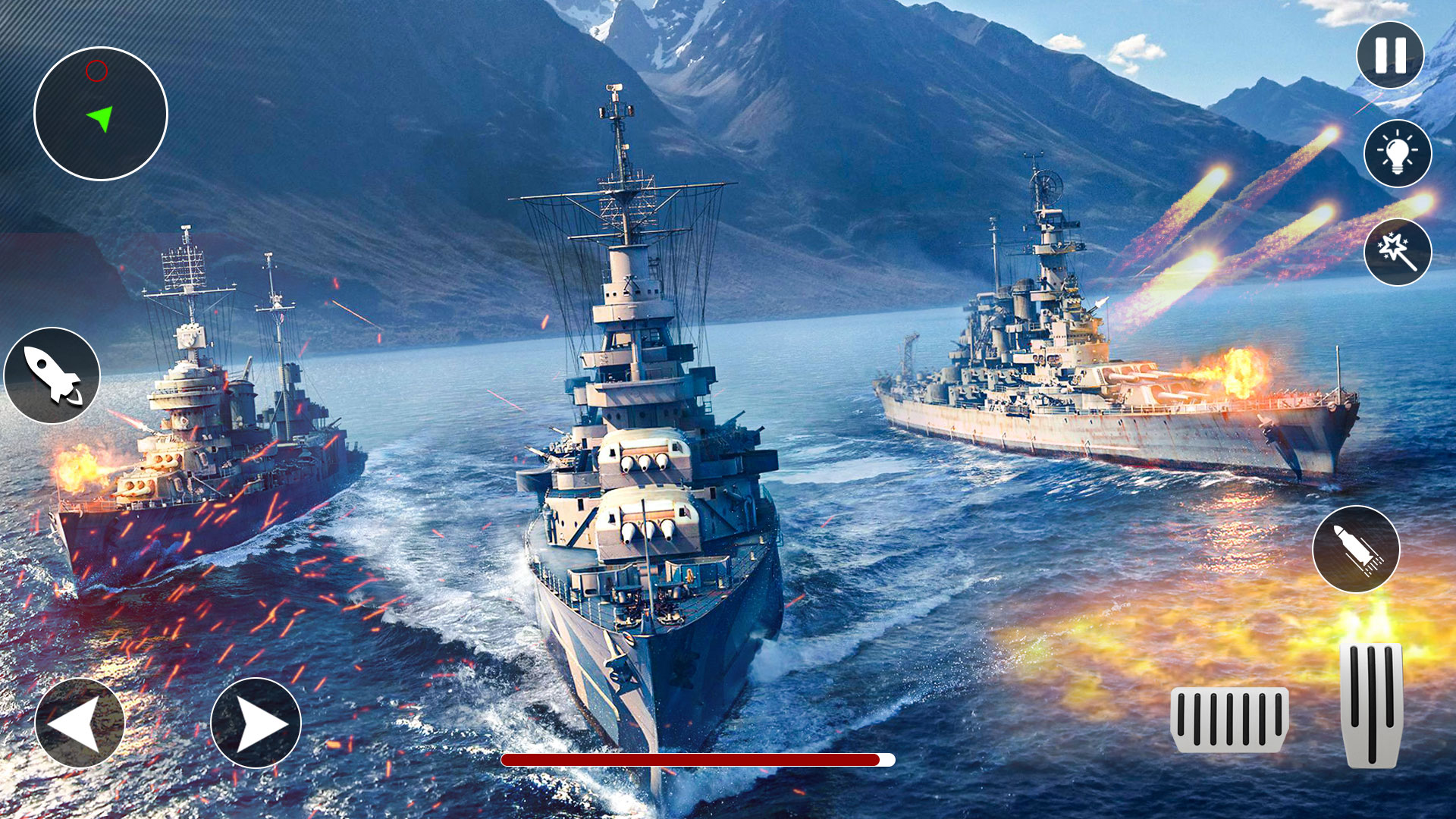Toggle torpedo mode on the rocket button

(52, 373)
